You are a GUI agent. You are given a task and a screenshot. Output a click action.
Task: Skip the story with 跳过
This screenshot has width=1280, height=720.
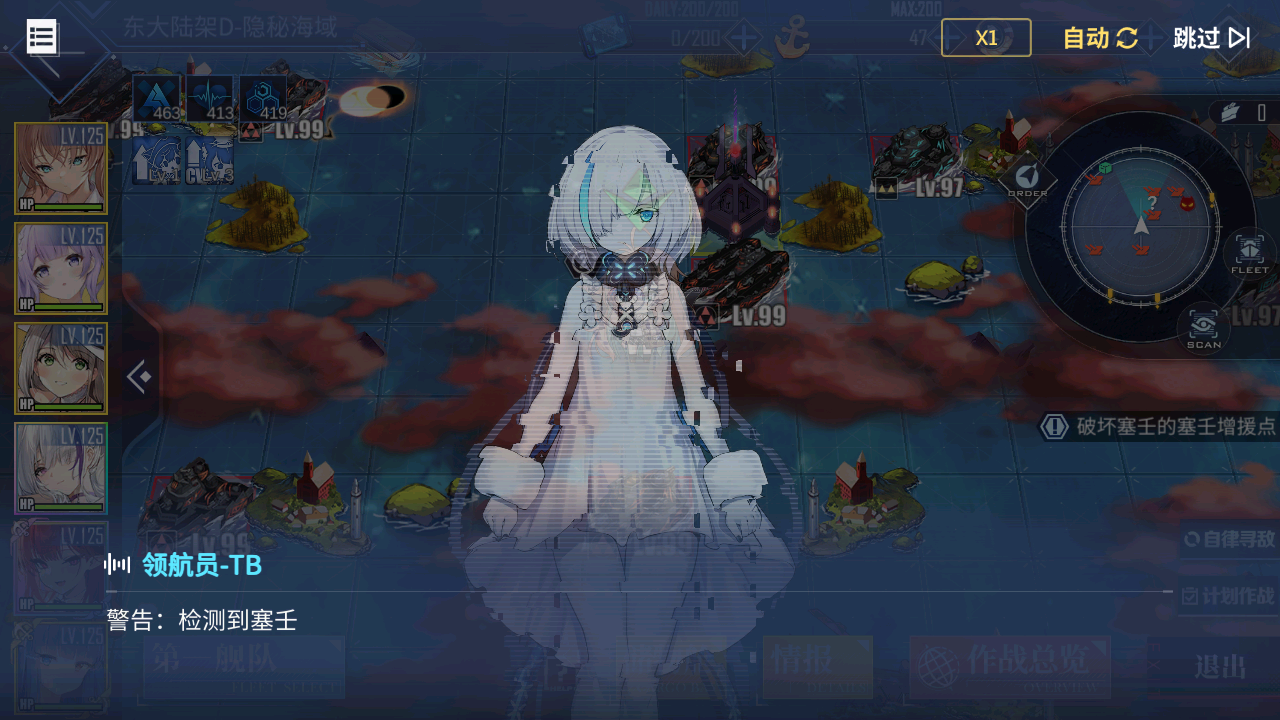(1211, 38)
